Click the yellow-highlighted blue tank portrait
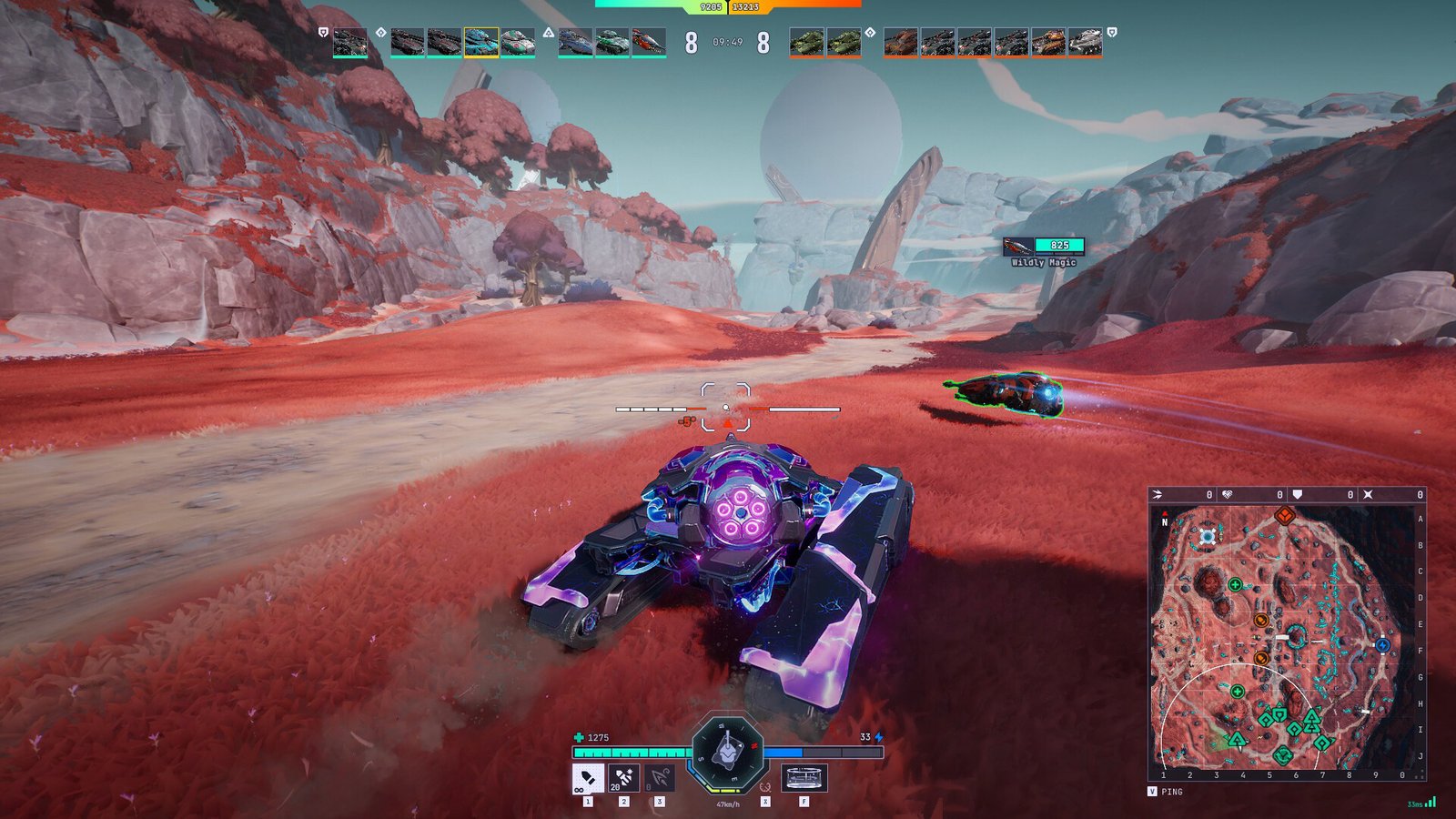The height and width of the screenshot is (819, 1456). tap(481, 42)
